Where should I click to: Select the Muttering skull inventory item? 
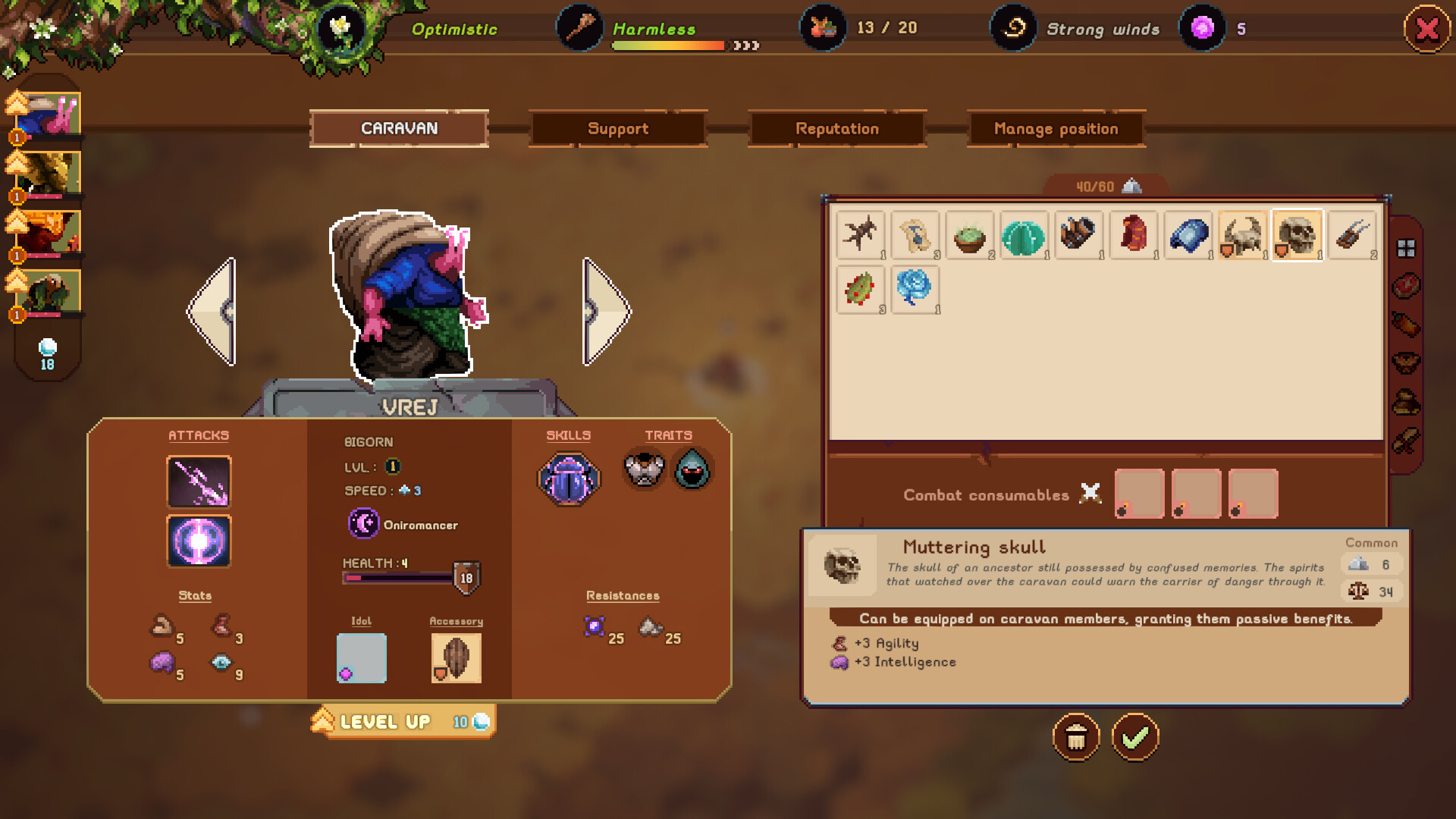click(x=1297, y=236)
